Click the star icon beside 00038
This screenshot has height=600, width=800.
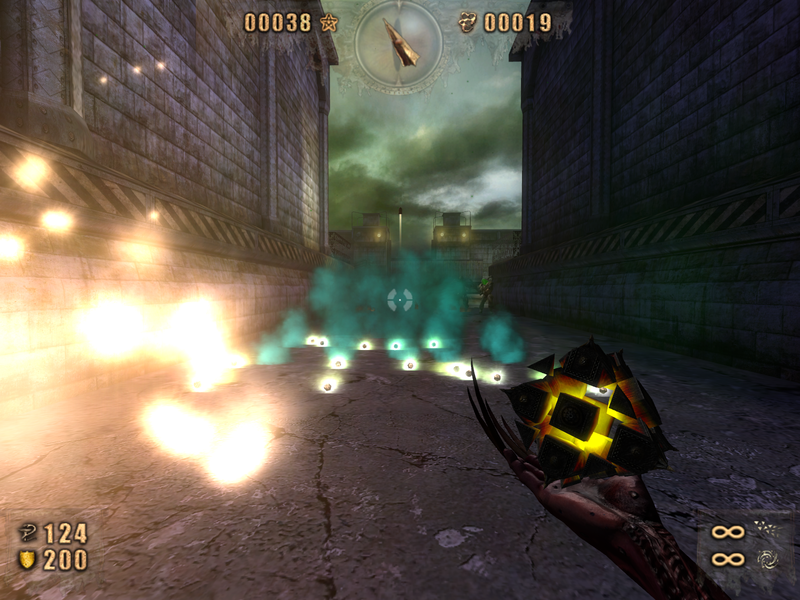[328, 22]
